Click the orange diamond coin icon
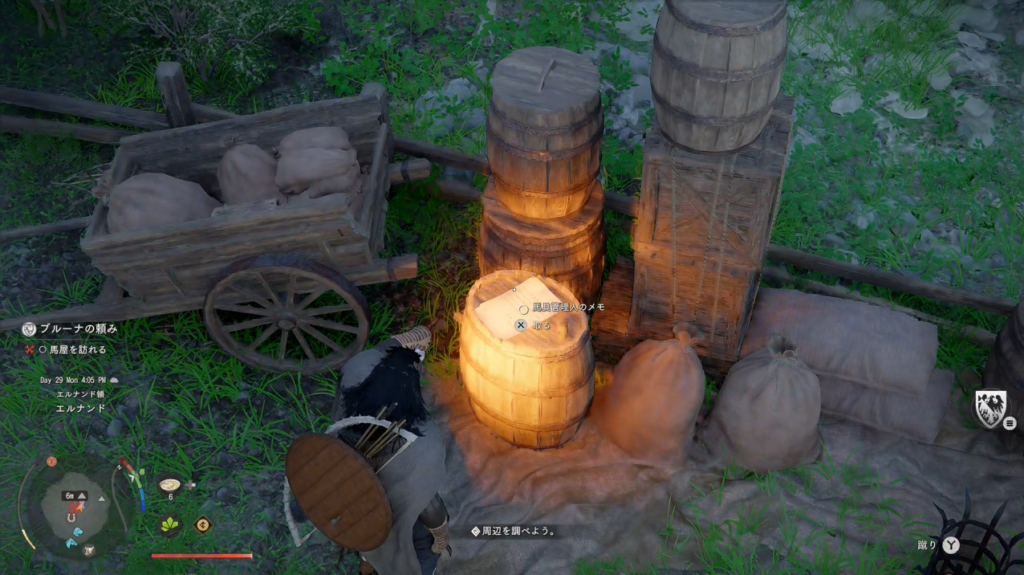 [x=203, y=524]
